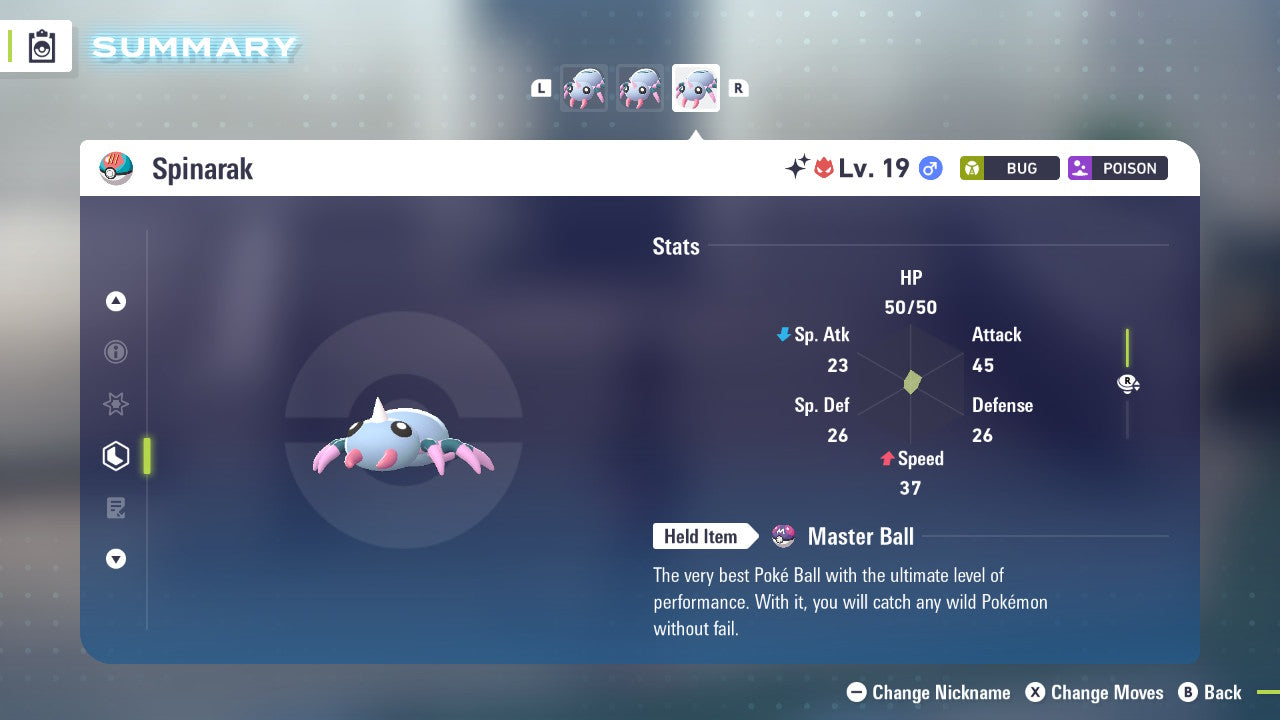The height and width of the screenshot is (720, 1280).
Task: Select the star moves icon in the sidebar
Action: pyautogui.click(x=116, y=404)
